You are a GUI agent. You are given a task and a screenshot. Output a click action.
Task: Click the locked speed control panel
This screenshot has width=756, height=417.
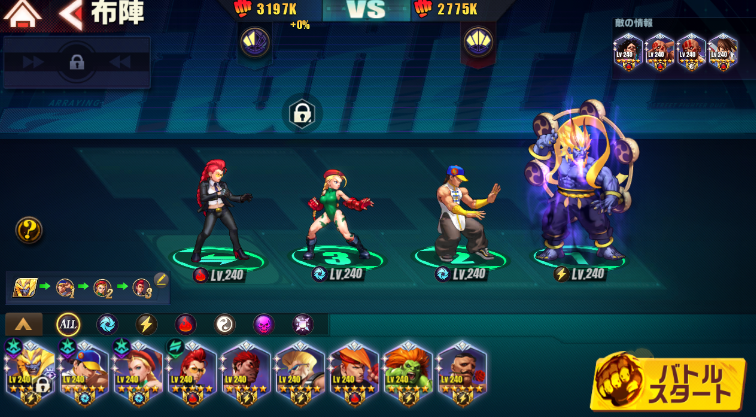tap(76, 62)
